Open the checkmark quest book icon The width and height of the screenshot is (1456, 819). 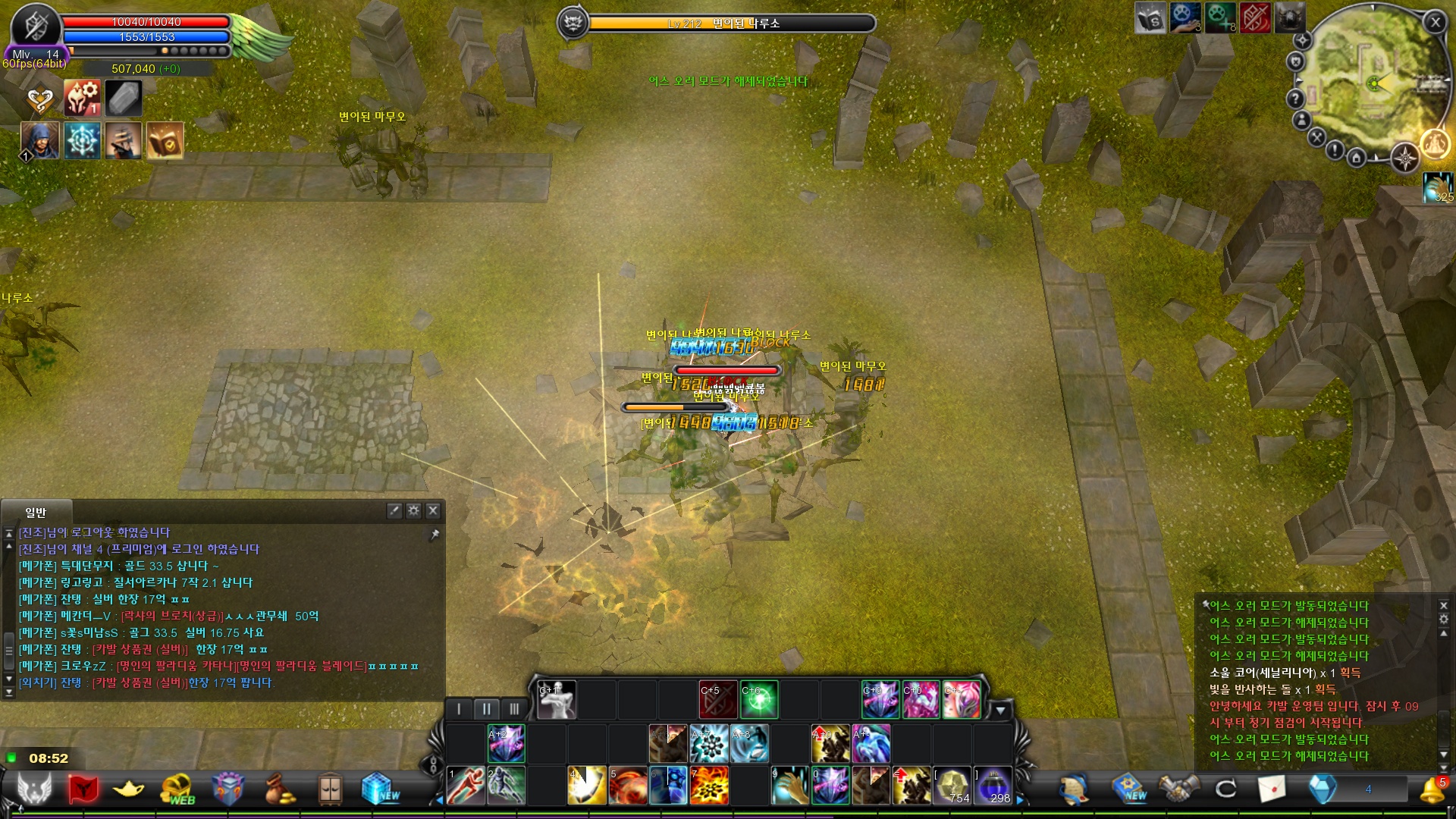[165, 141]
